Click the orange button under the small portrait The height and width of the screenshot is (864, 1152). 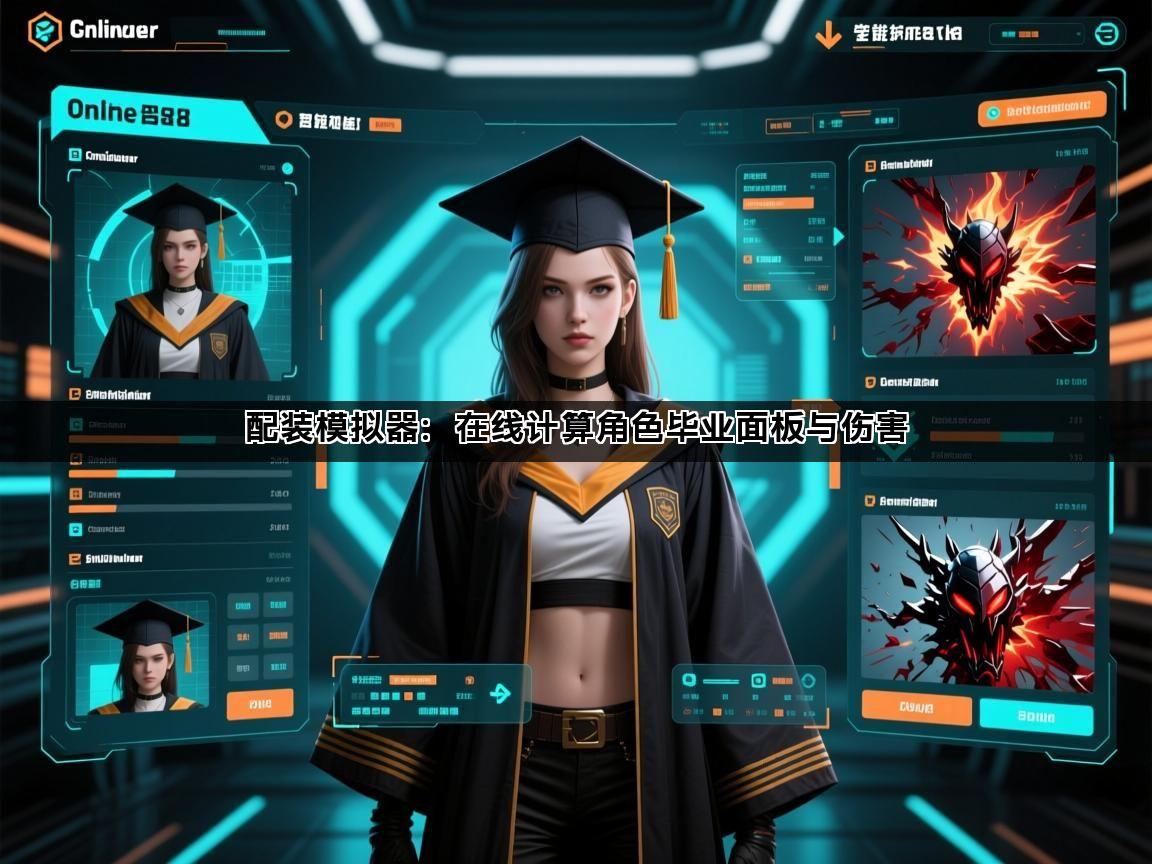[260, 704]
